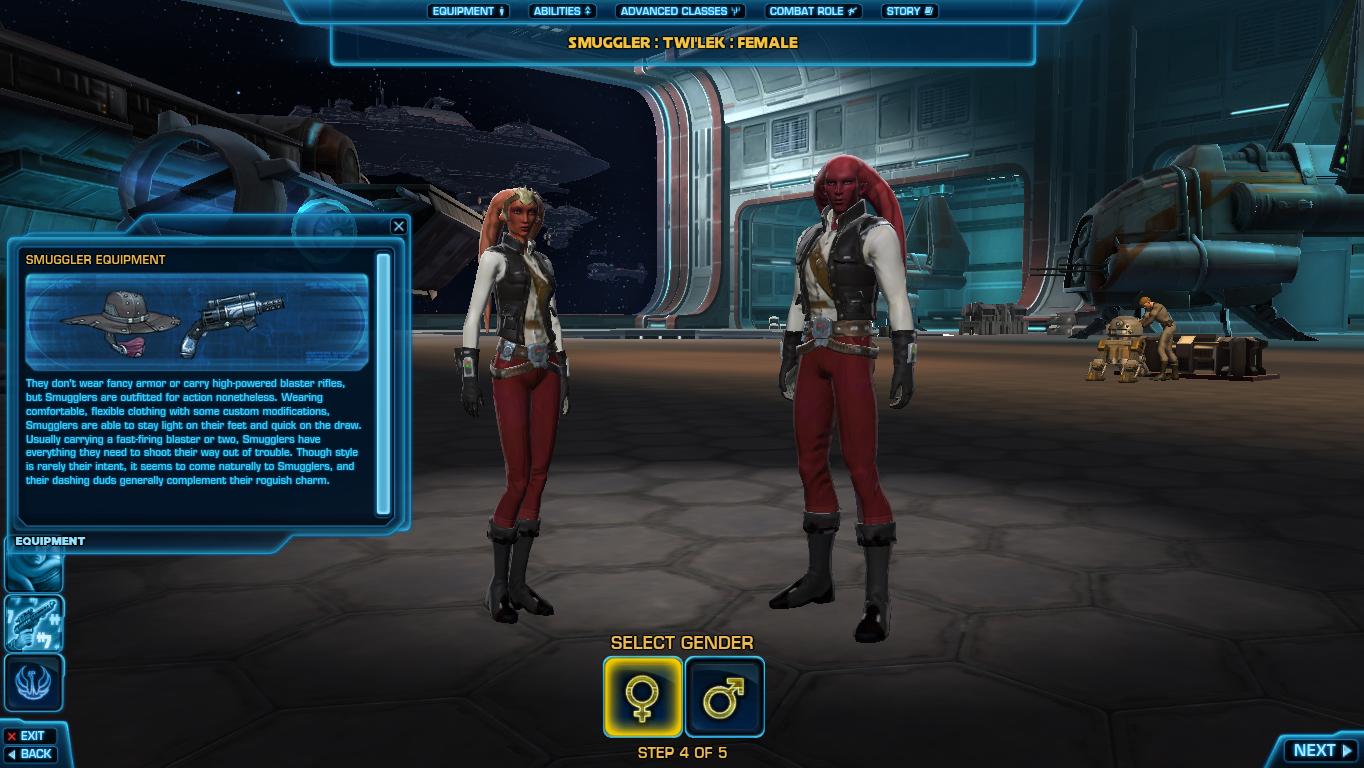Select the blaster pistol icon in Equipment sidebar
The image size is (1364, 768).
point(33,620)
